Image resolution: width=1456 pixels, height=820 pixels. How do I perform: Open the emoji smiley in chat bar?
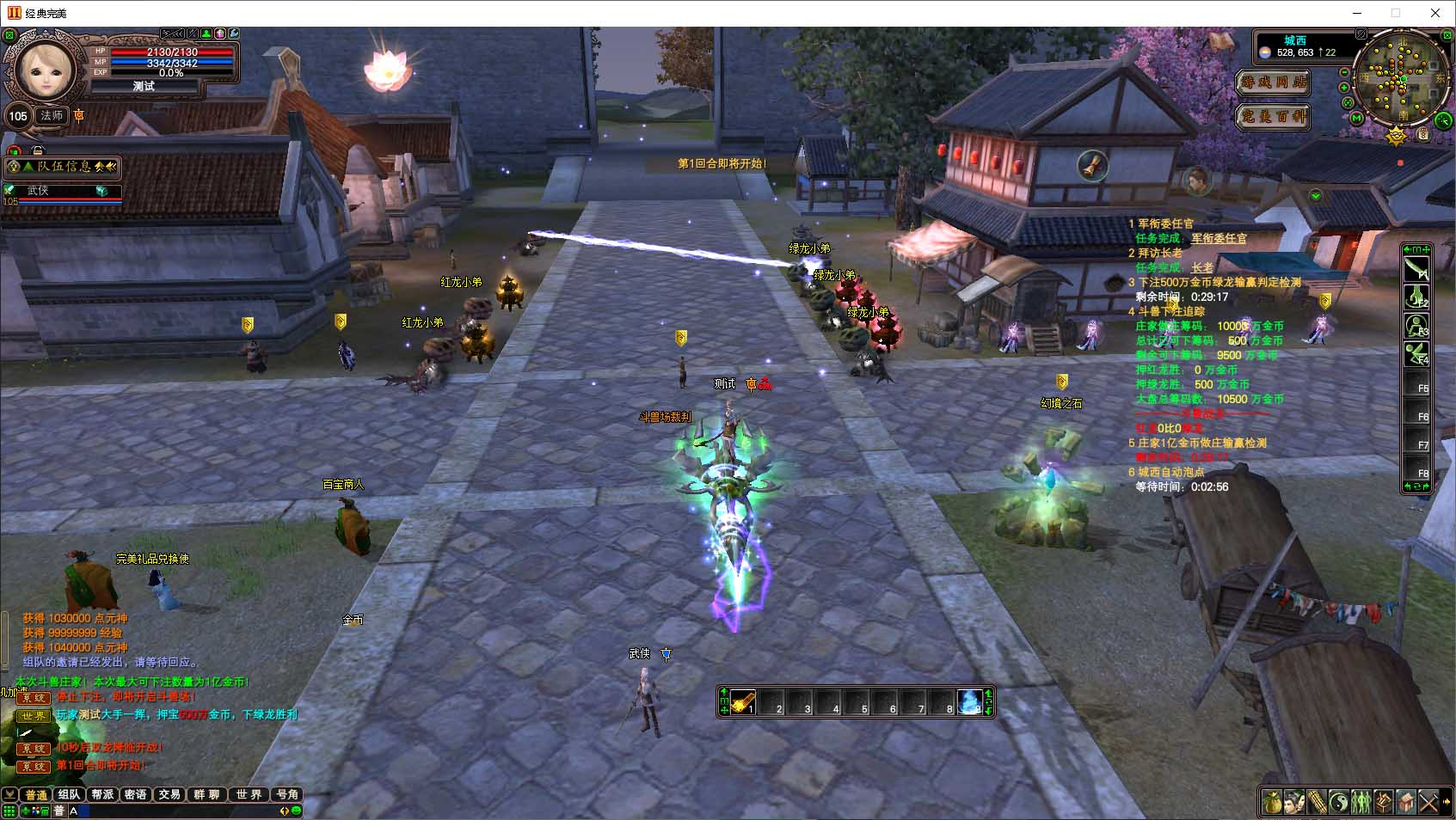tap(296, 811)
